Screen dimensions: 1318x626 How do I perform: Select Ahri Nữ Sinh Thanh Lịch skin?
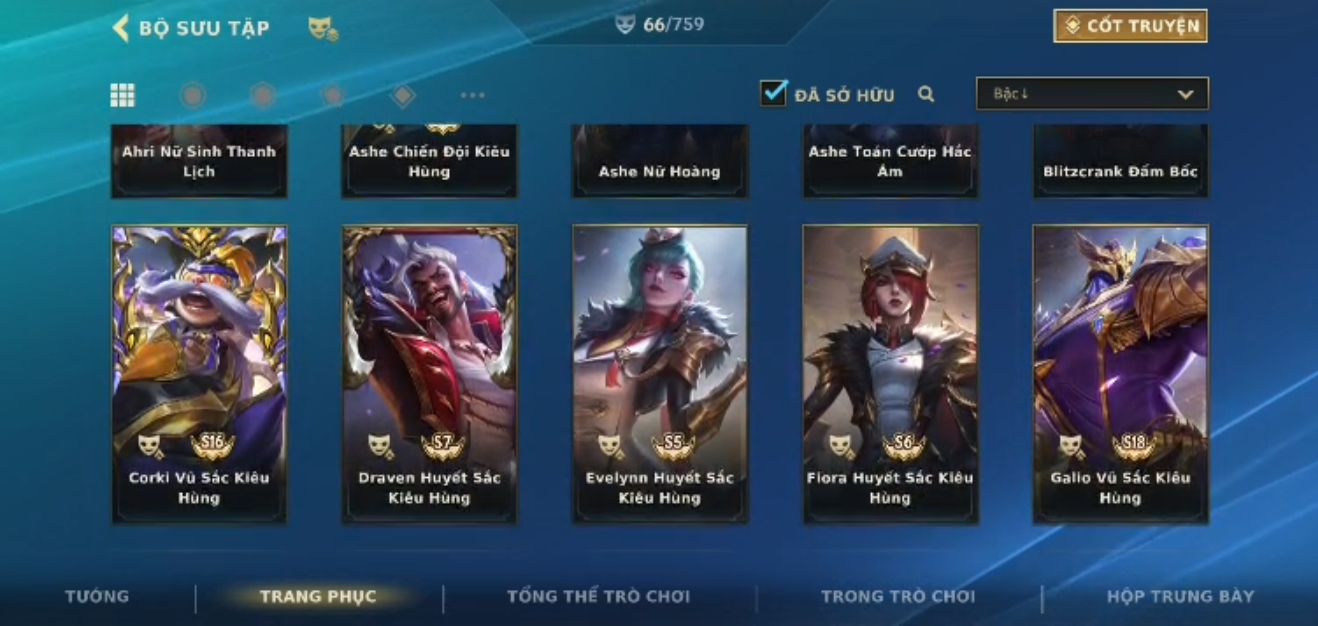[x=199, y=161]
